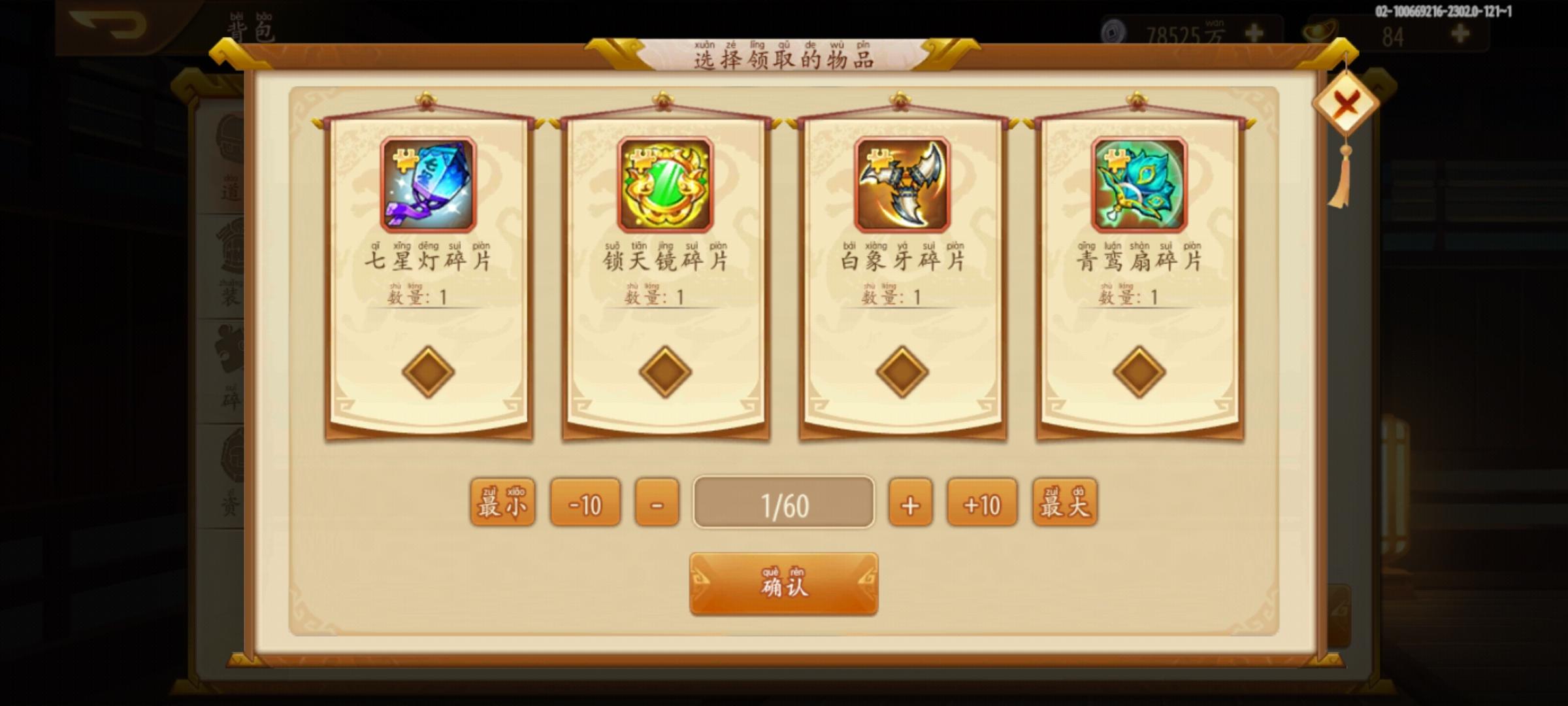The image size is (1568, 706).
Task: Toggle the diamond selector under 锁天镜碎片
Action: tap(664, 370)
